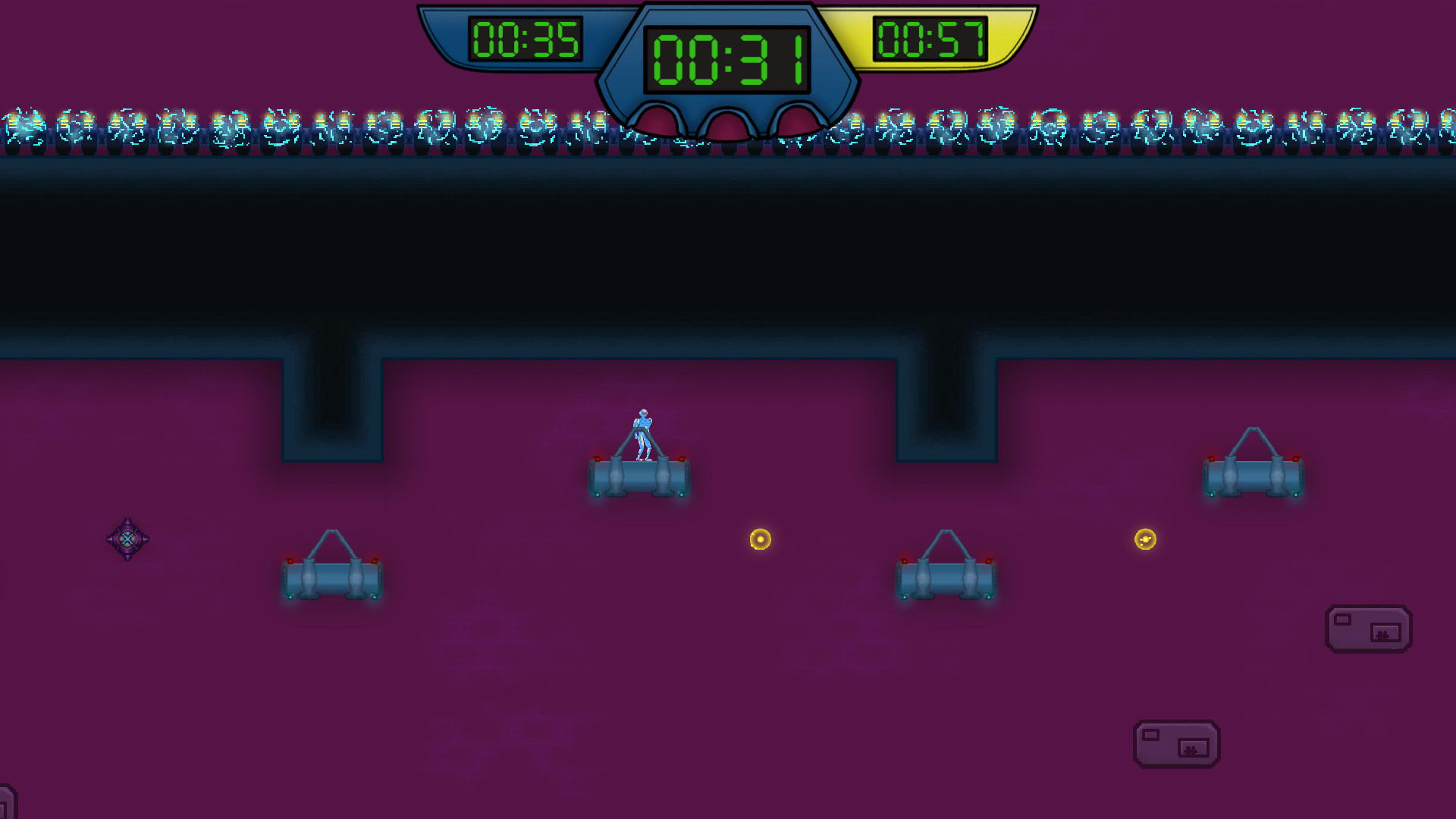Select the purple spiked gem on the far left
Viewport: 1456px width, 819px height.
click(x=127, y=540)
